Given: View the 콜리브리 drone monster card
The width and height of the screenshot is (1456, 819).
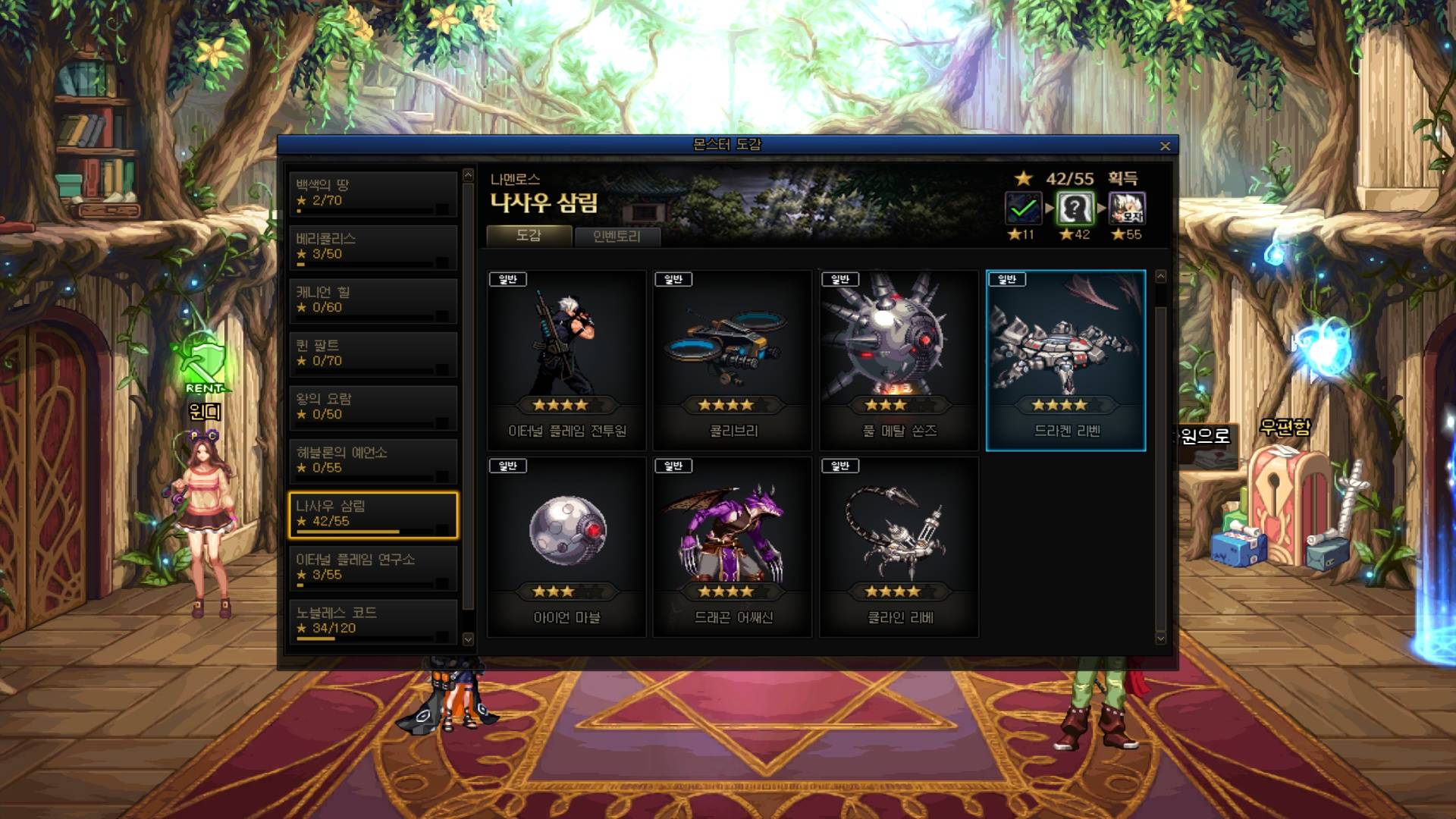Looking at the screenshot, I should [x=733, y=360].
